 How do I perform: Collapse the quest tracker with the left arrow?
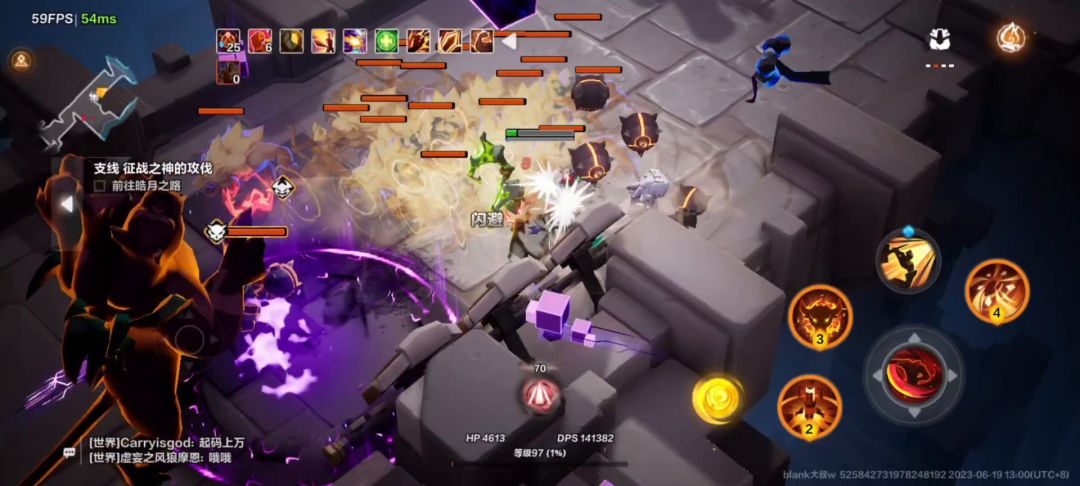point(67,204)
